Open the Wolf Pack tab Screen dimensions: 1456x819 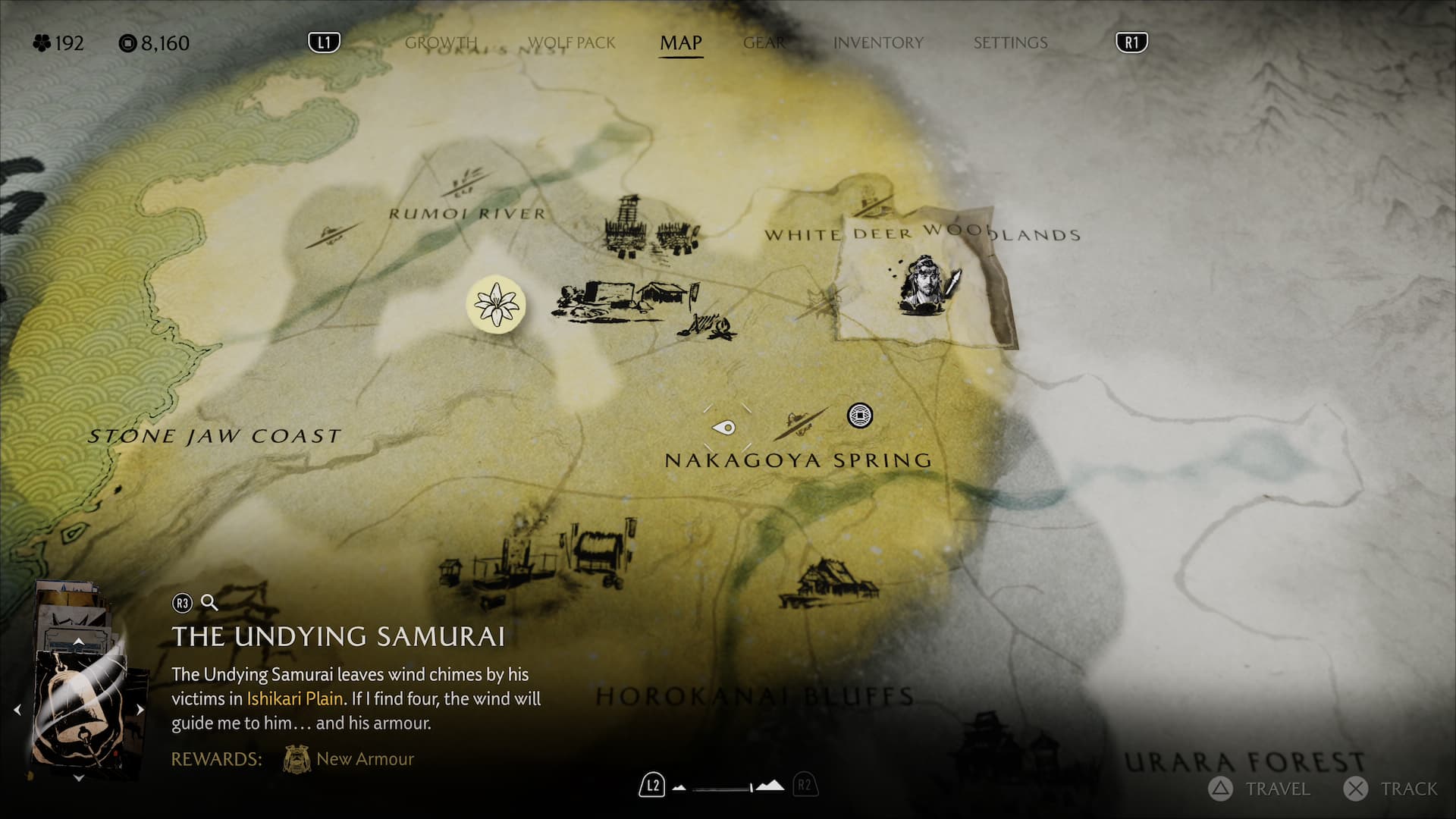point(571,42)
